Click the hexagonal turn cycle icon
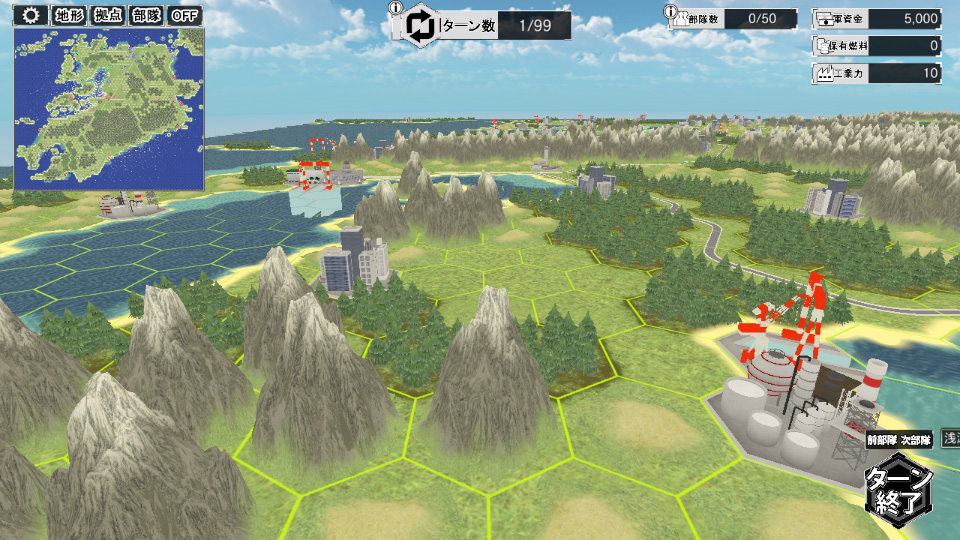Viewport: 960px width, 540px height. pyautogui.click(x=420, y=26)
